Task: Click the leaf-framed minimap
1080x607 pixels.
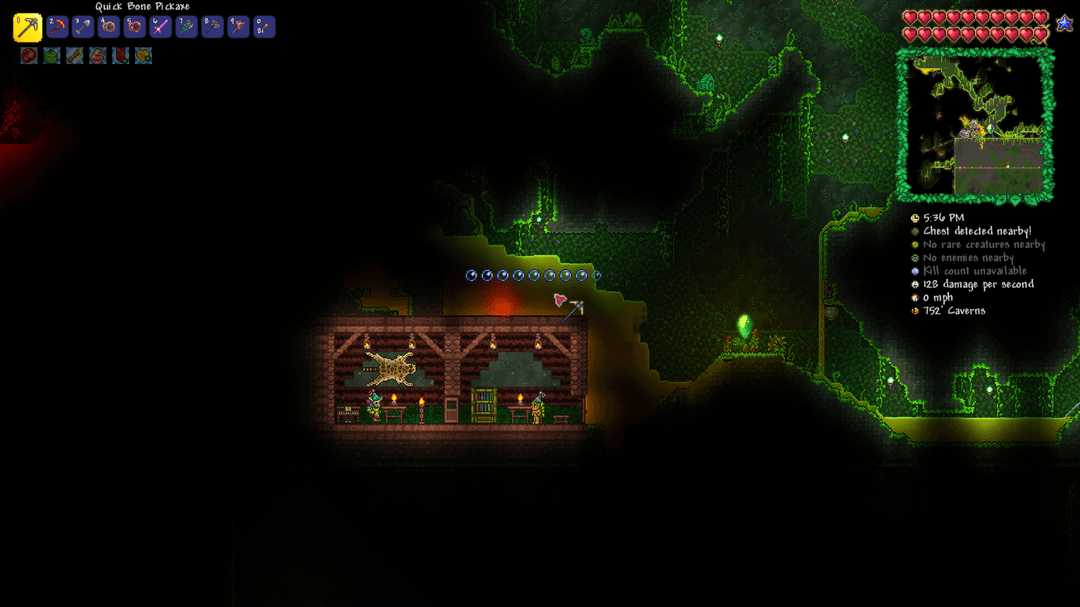Action: tap(975, 125)
